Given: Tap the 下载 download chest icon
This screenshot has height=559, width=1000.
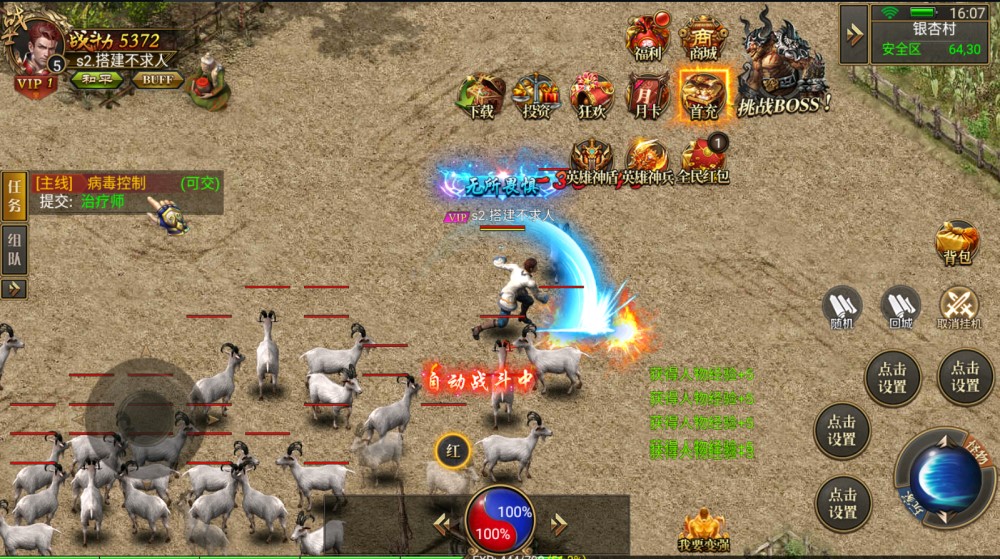Looking at the screenshot, I should (481, 96).
